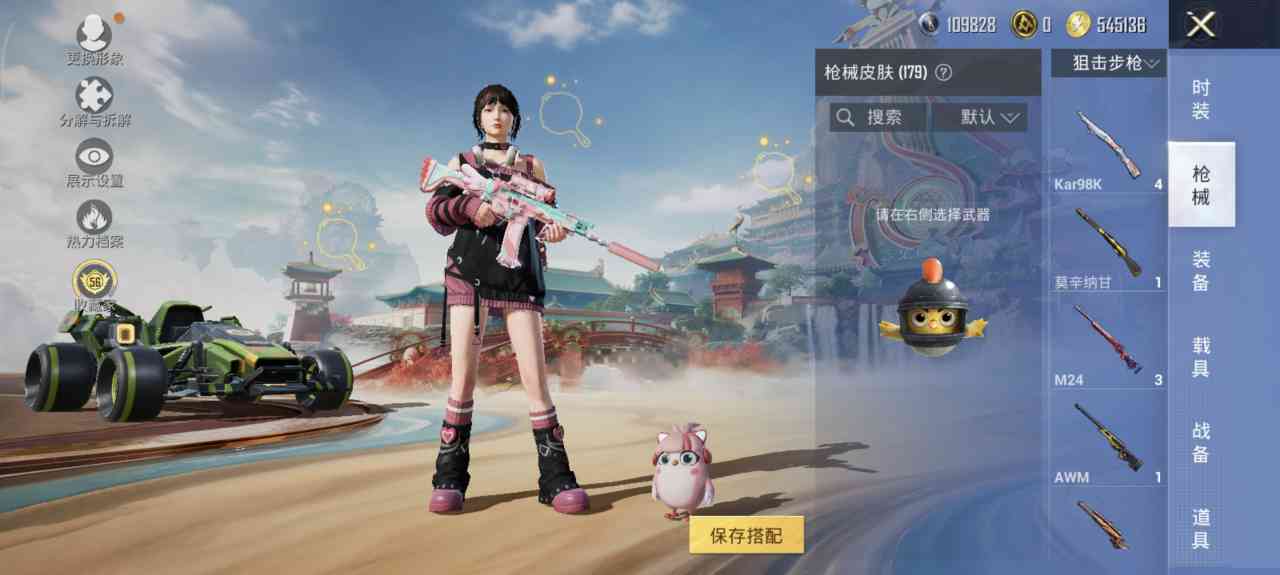Click the 保存搭配 save outfit button
This screenshot has height=575, width=1280.
coord(746,535)
